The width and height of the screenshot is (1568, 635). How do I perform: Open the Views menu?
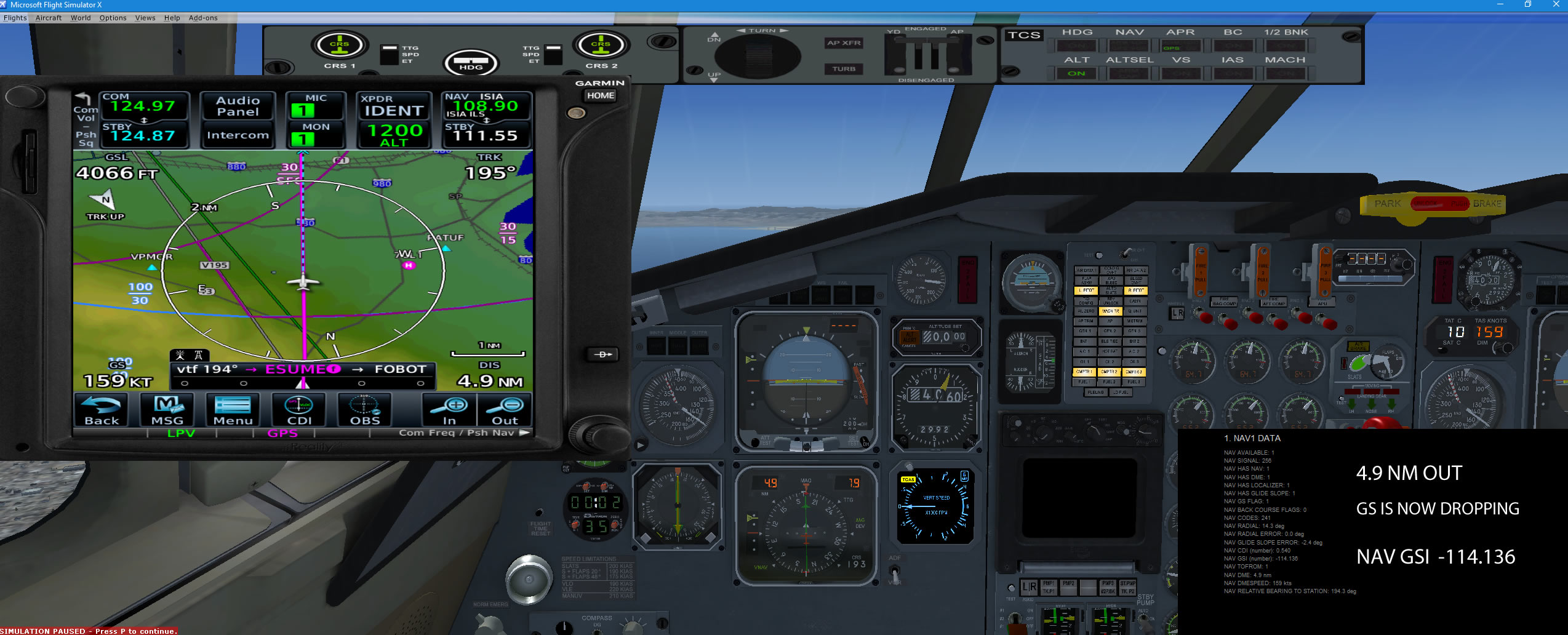145,18
